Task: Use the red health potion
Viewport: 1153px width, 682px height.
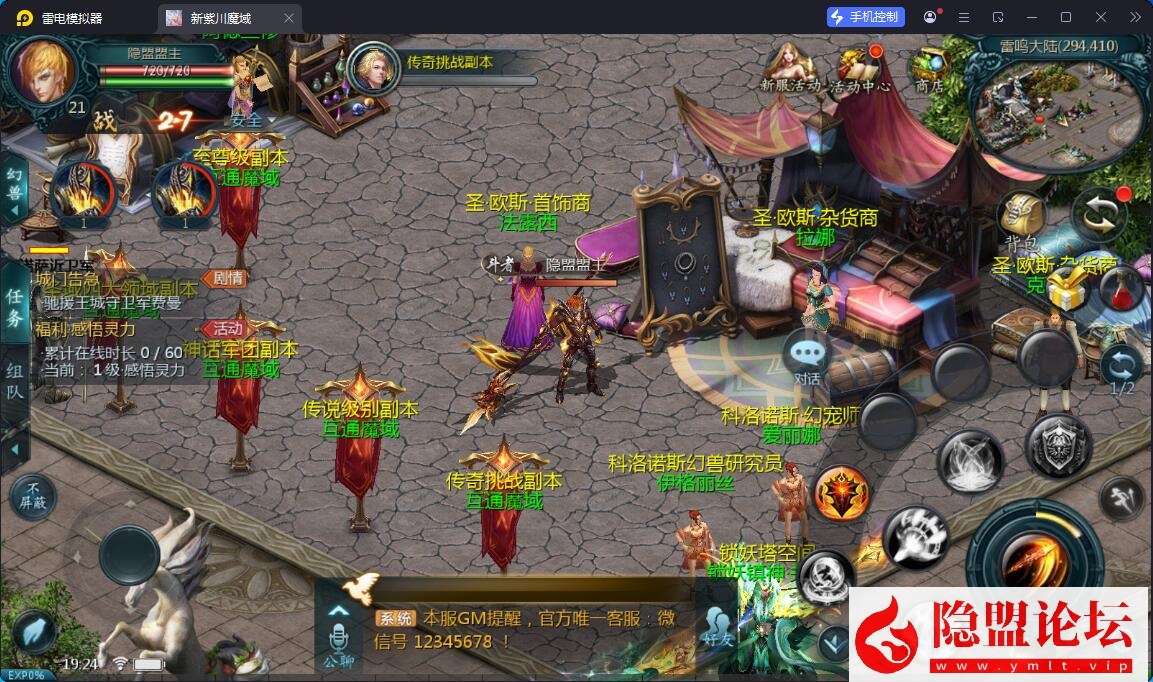Action: (1121, 289)
